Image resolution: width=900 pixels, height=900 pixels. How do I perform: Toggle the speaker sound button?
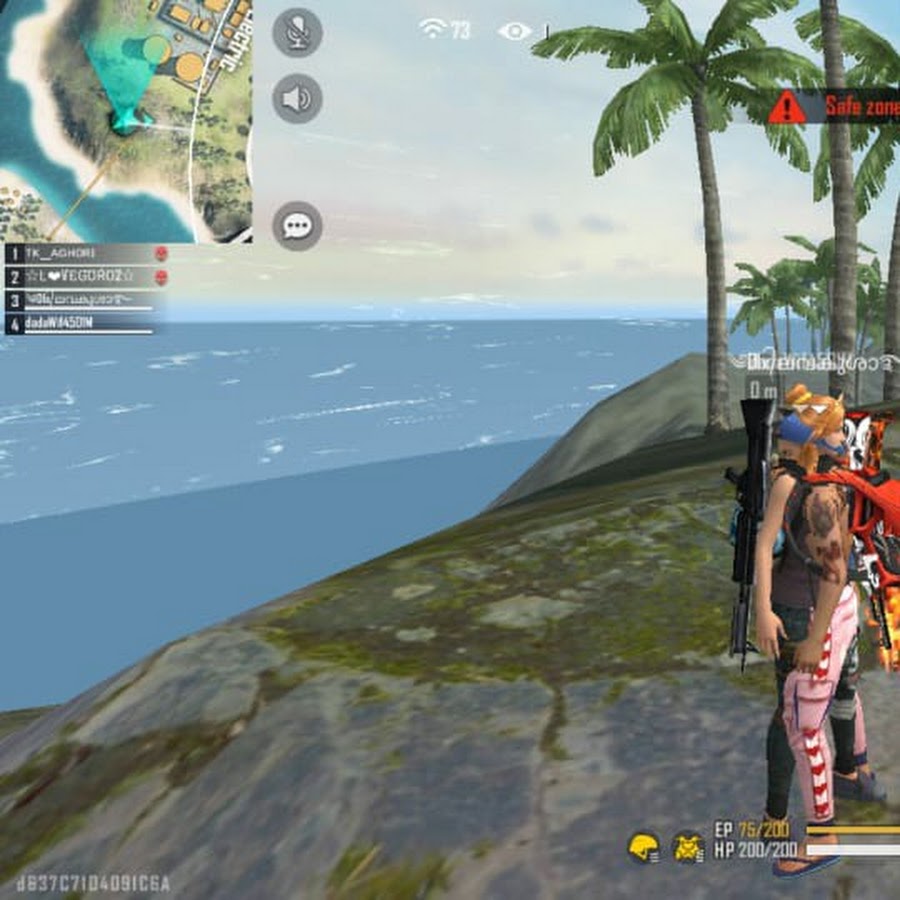click(x=297, y=98)
